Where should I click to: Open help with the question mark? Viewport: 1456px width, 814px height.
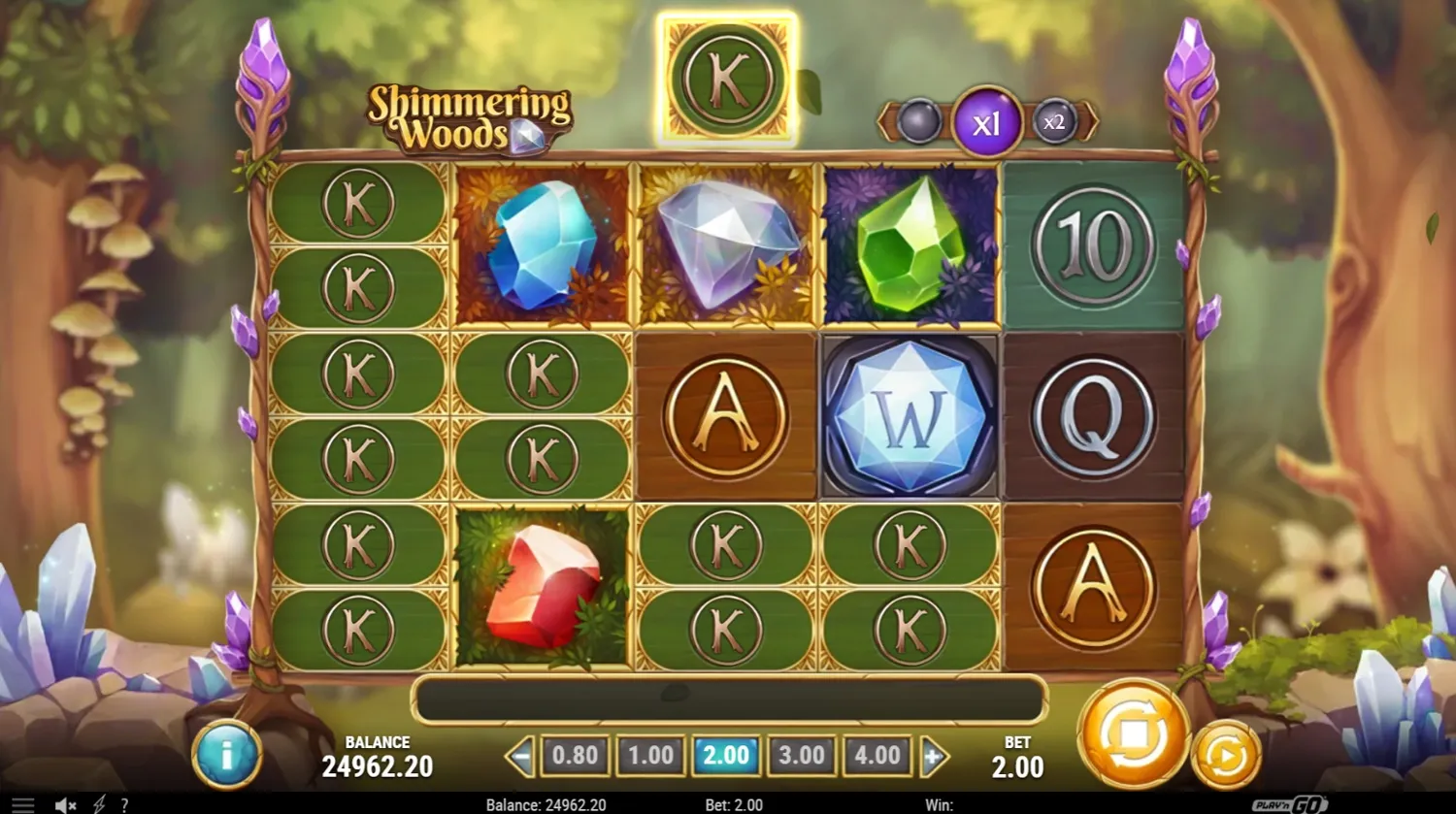(x=124, y=804)
